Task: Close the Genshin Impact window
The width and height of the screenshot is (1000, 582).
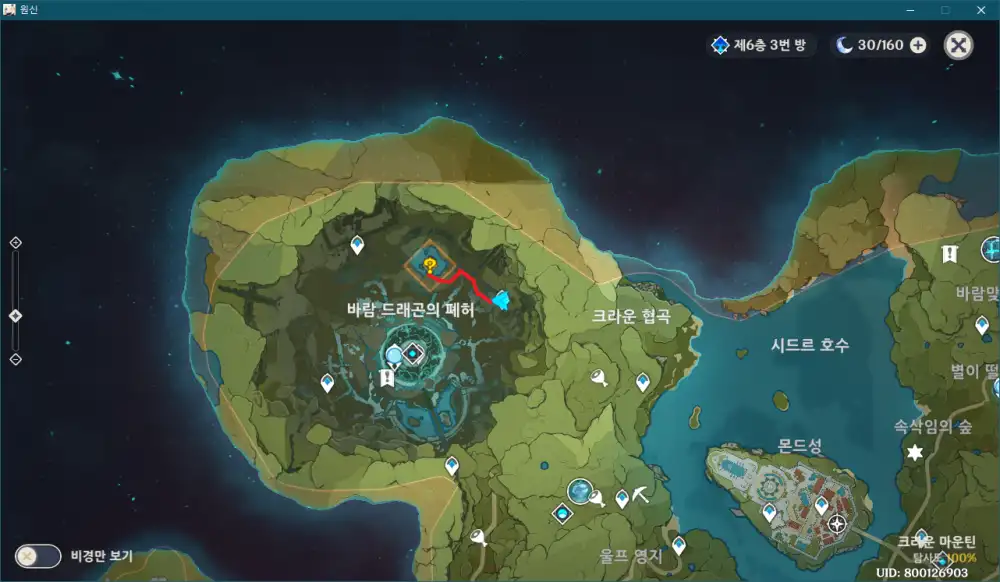Action: [981, 9]
